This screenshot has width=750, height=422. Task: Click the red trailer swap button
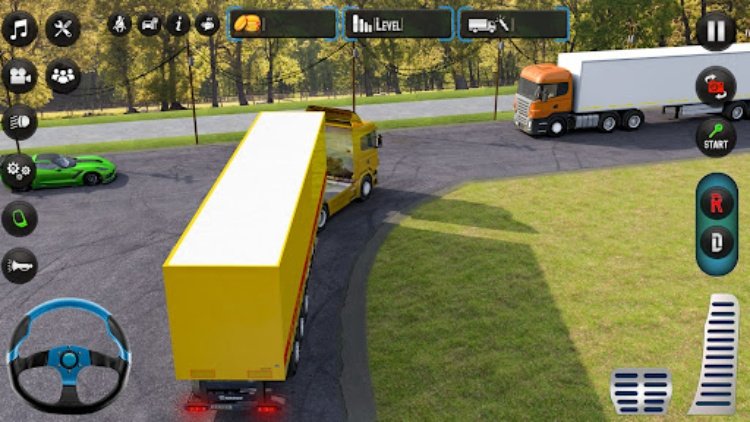[x=716, y=86]
